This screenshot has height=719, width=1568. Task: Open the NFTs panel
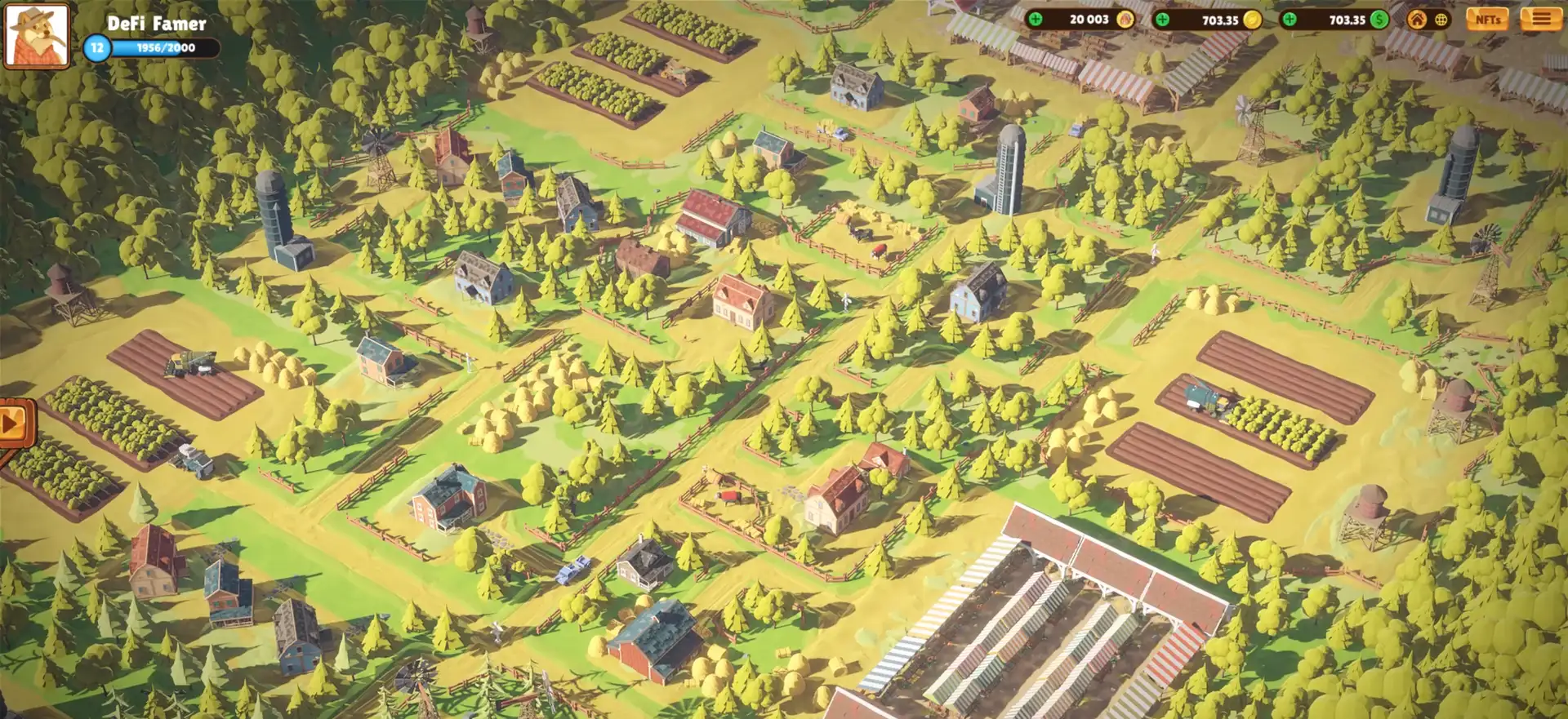click(x=1487, y=20)
